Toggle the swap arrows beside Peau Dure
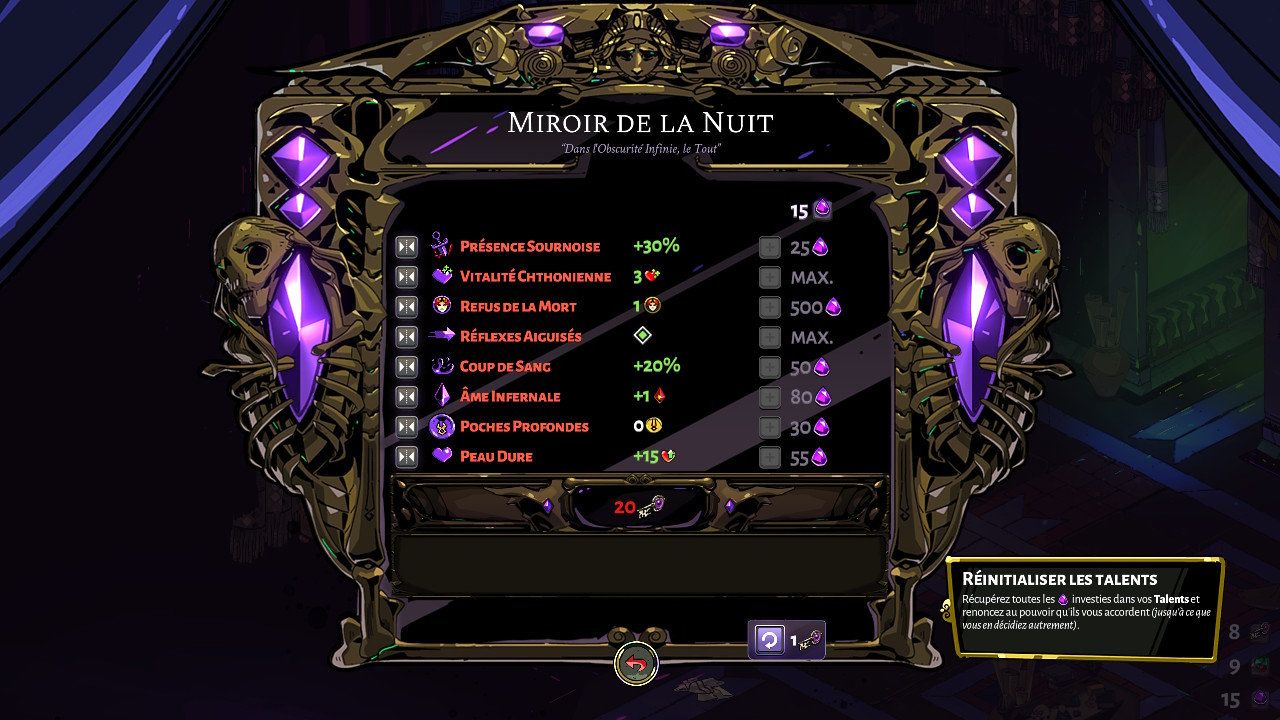1280x720 pixels. click(x=406, y=457)
